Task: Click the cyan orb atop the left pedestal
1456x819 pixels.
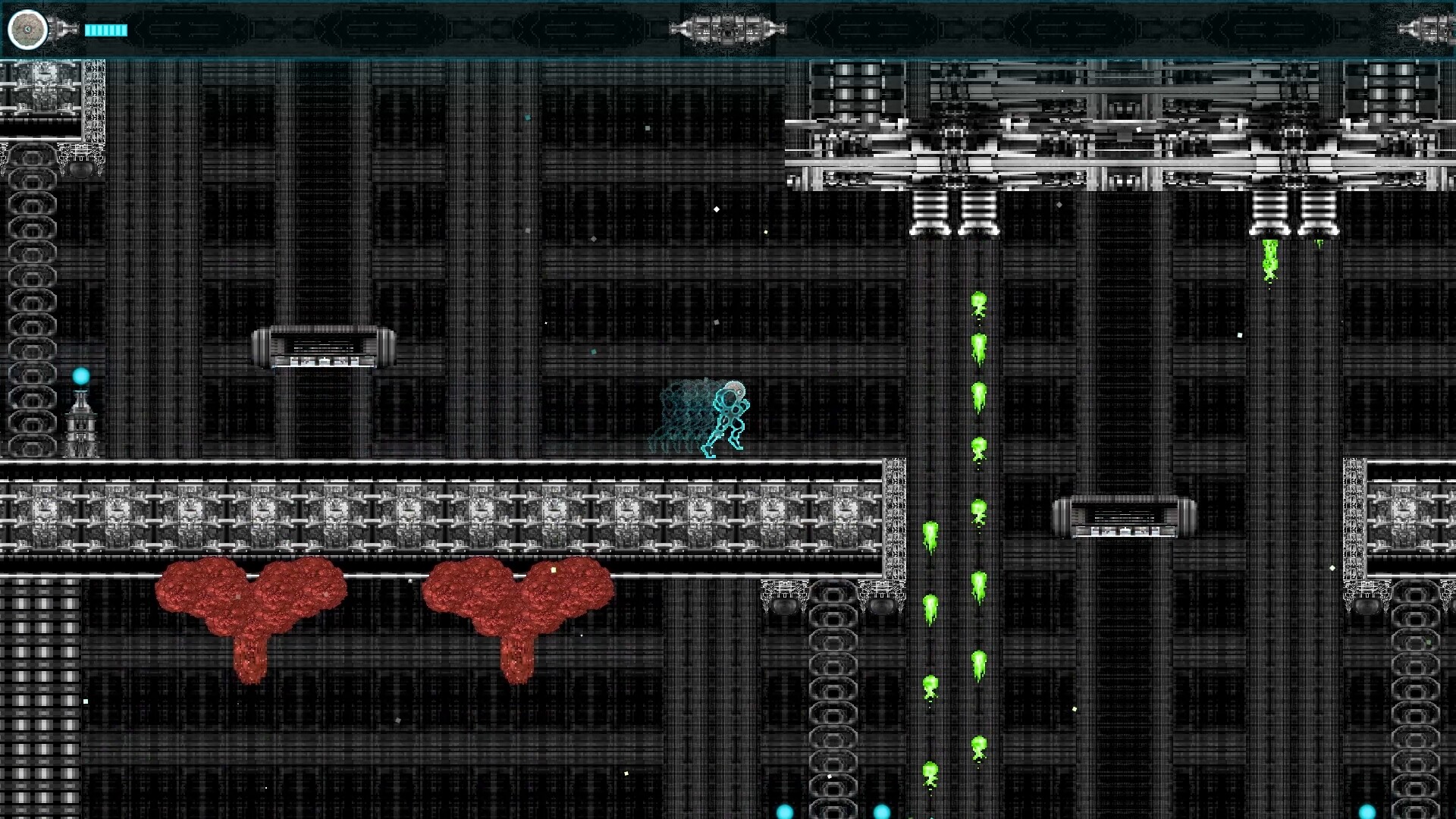Action: pyautogui.click(x=80, y=373)
